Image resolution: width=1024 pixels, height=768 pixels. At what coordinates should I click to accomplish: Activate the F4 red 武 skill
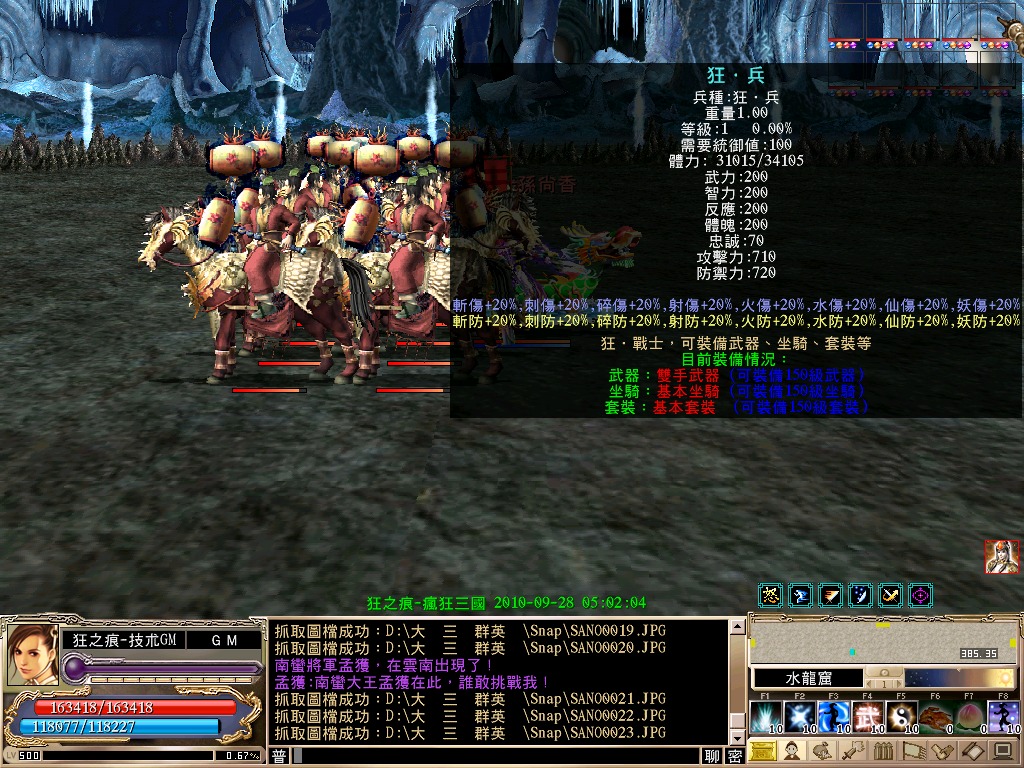pos(868,716)
